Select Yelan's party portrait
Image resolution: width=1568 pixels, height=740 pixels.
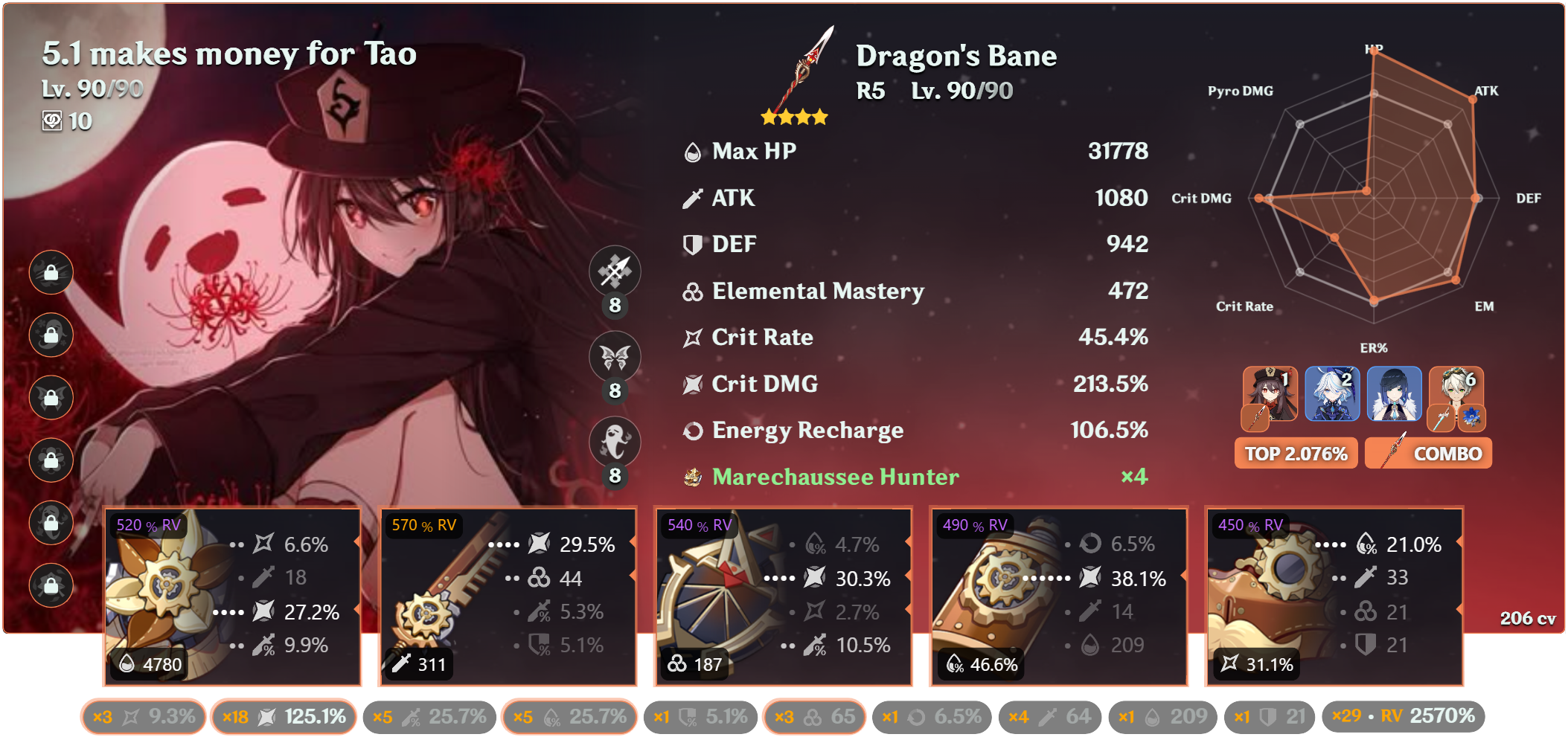pos(1394,394)
